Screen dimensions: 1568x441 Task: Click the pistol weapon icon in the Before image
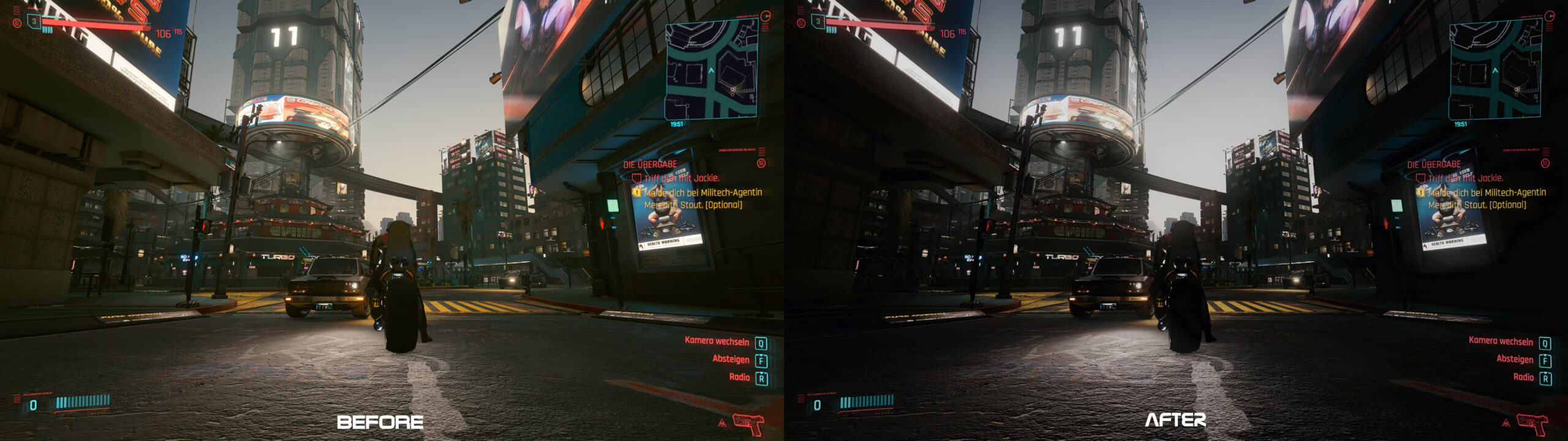coord(748,423)
